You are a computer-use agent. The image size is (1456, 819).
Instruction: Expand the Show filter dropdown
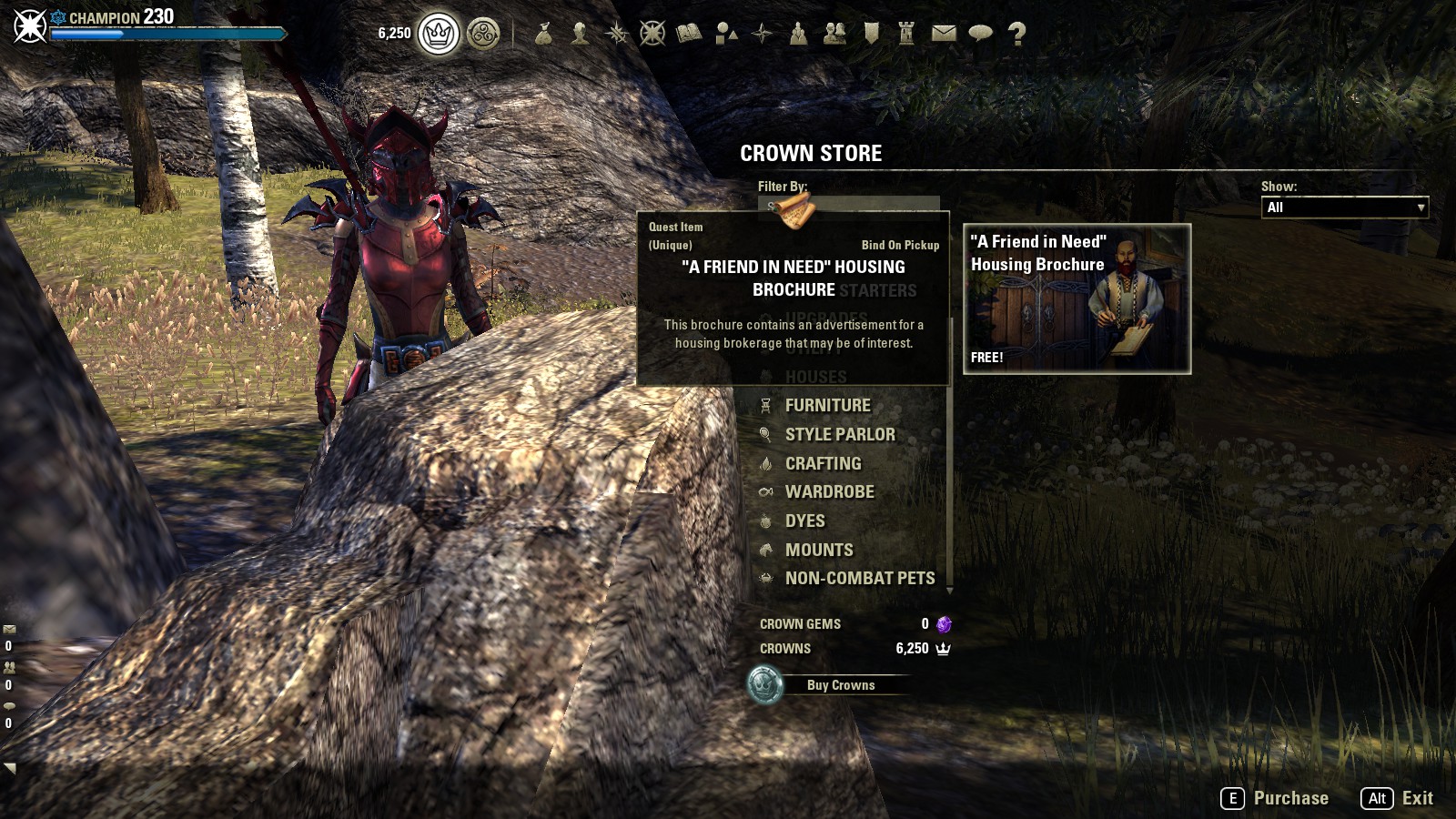[1344, 207]
